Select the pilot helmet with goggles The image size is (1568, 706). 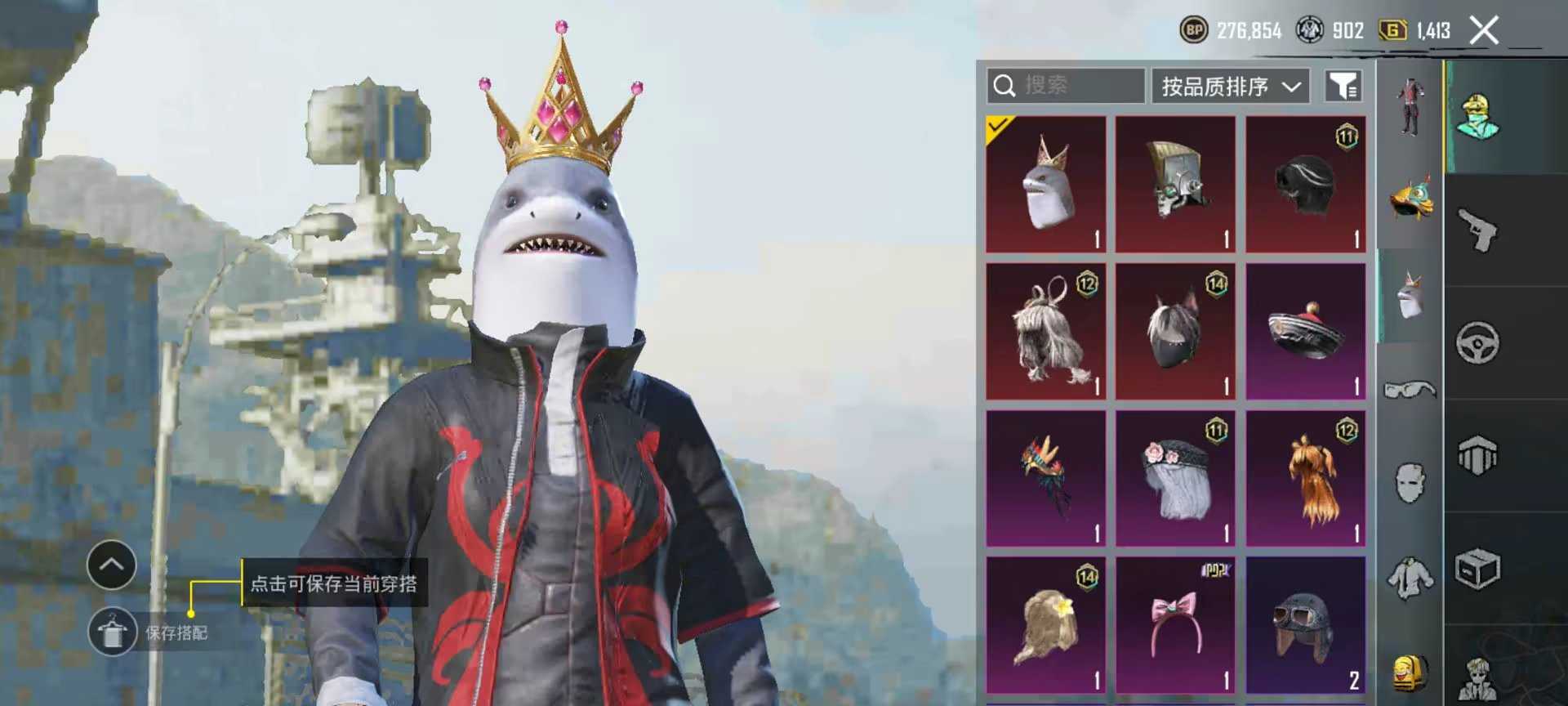(x=1305, y=625)
